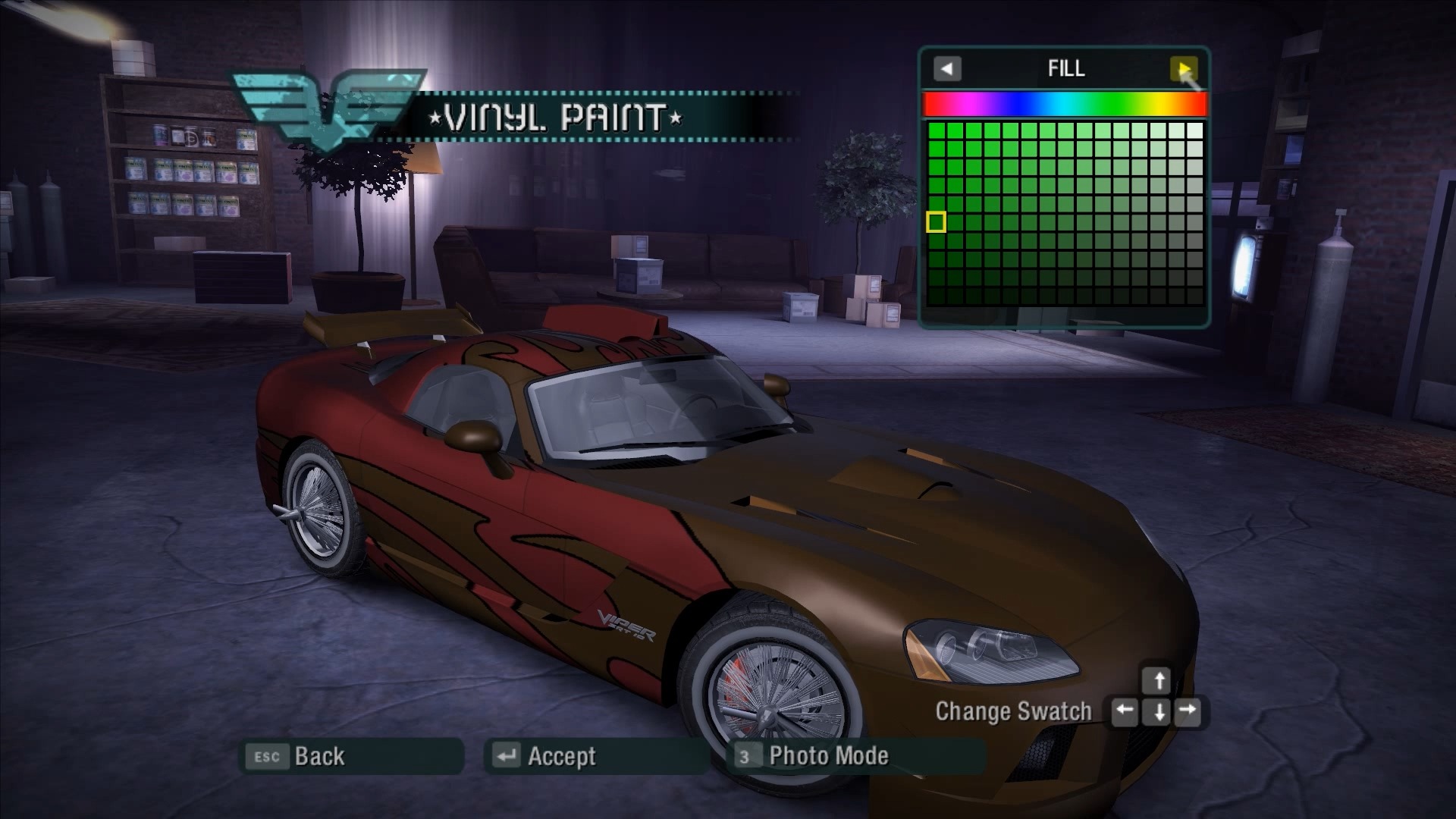1456x819 pixels.
Task: Click the right arrow beside FILL
Action: [1183, 69]
